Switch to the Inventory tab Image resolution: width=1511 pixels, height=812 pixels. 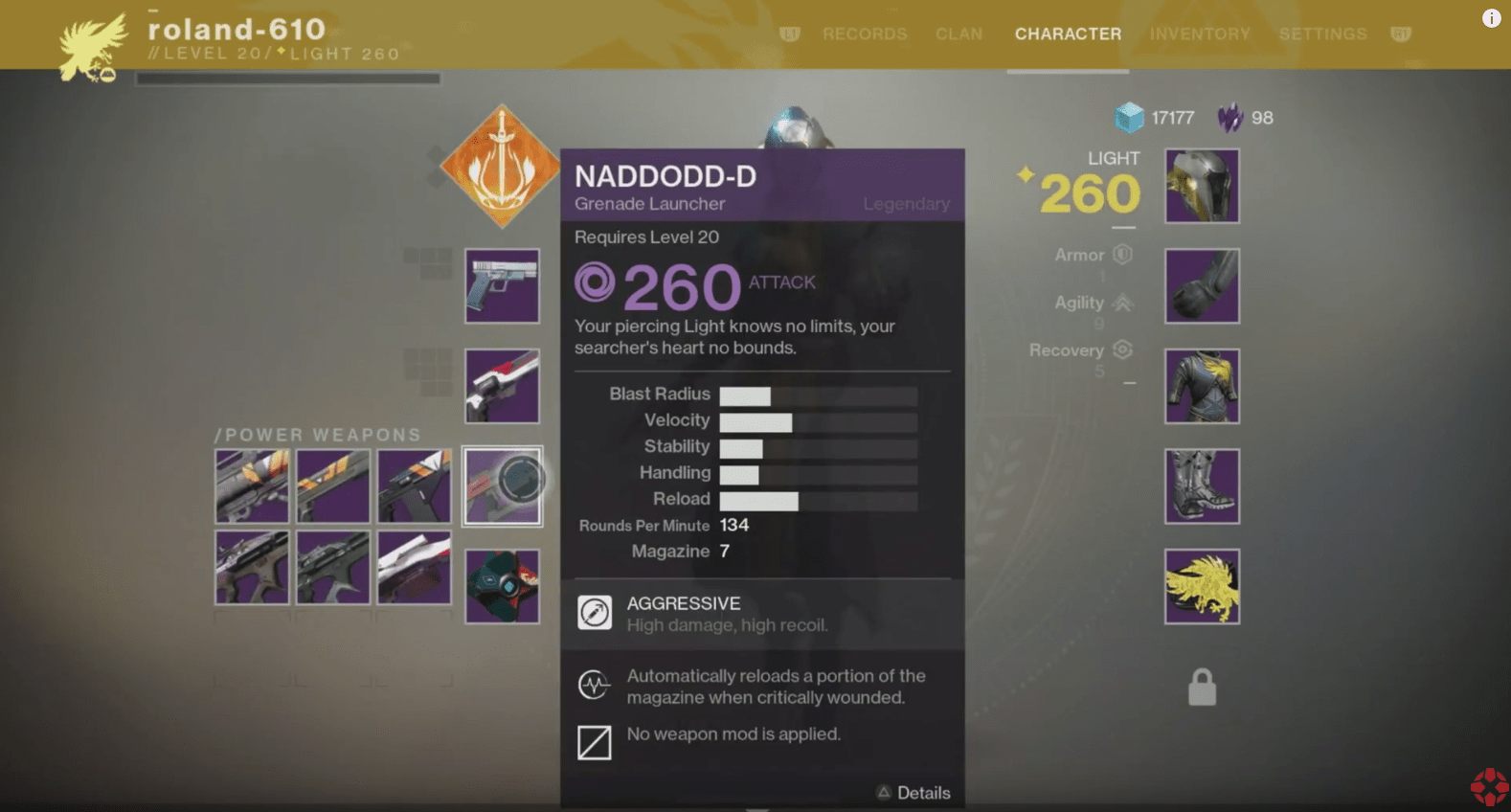pos(1200,34)
